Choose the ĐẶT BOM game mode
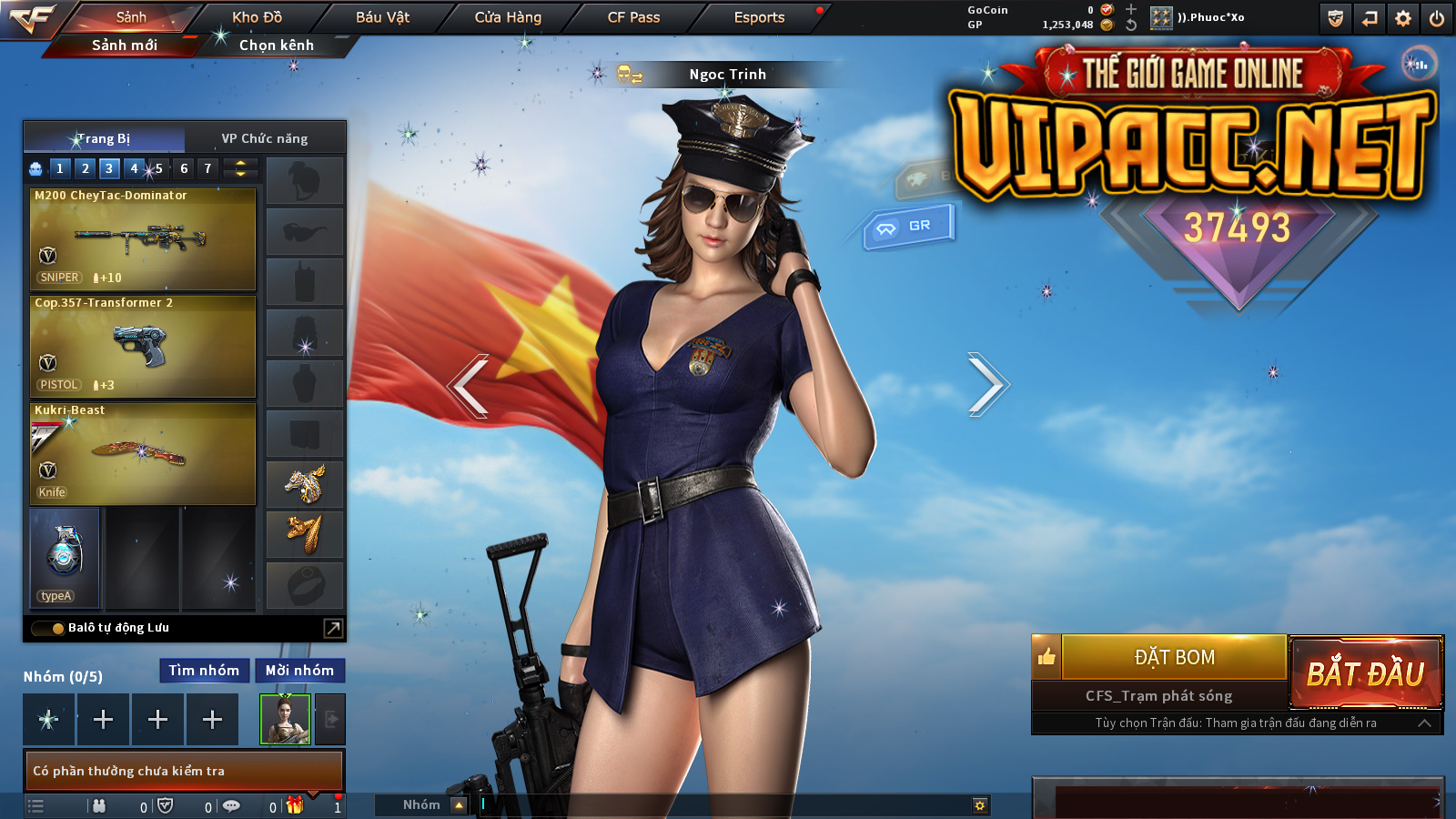 click(x=1174, y=657)
